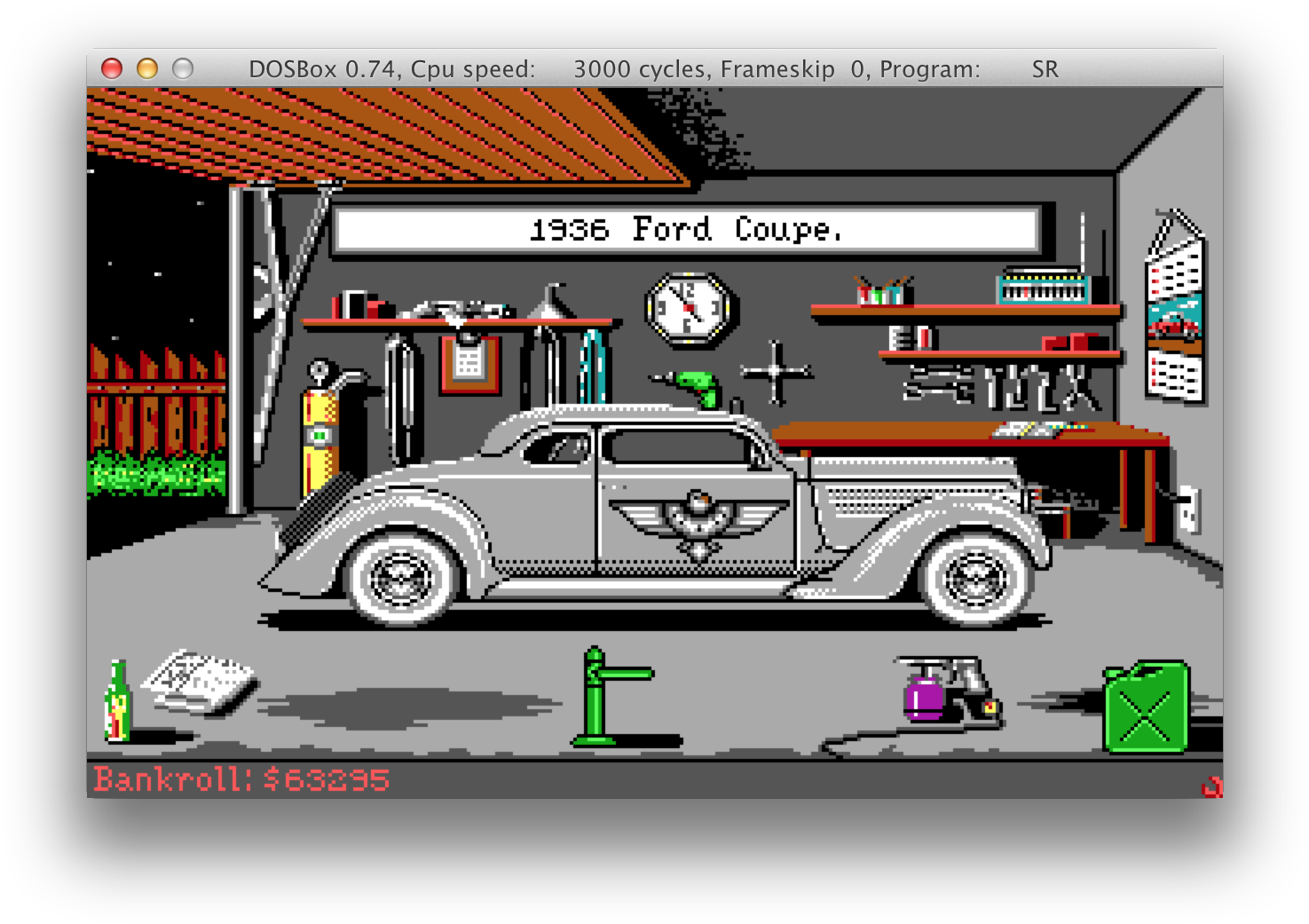
Task: Click the soda bottle by the newspaper
Action: (117, 702)
